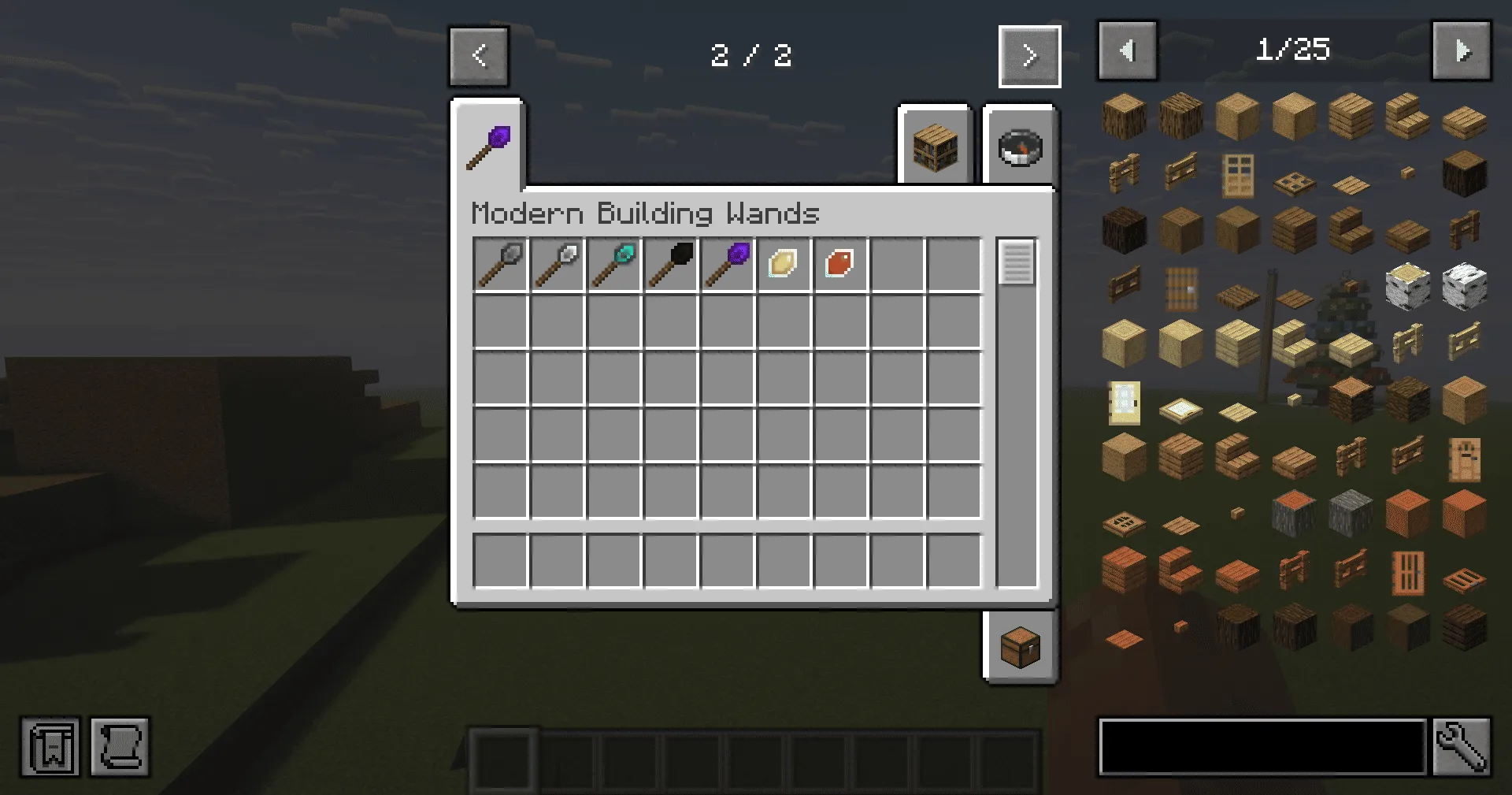The image size is (1512, 795).
Task: Go back to the previous recipe page
Action: coord(479,55)
